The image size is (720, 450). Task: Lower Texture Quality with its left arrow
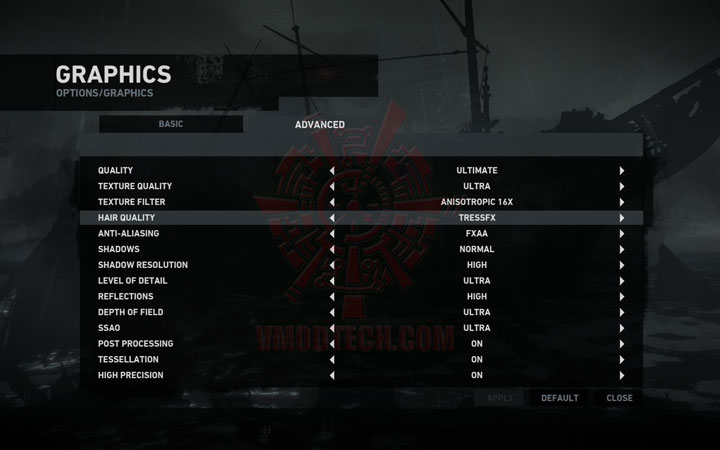pos(332,186)
